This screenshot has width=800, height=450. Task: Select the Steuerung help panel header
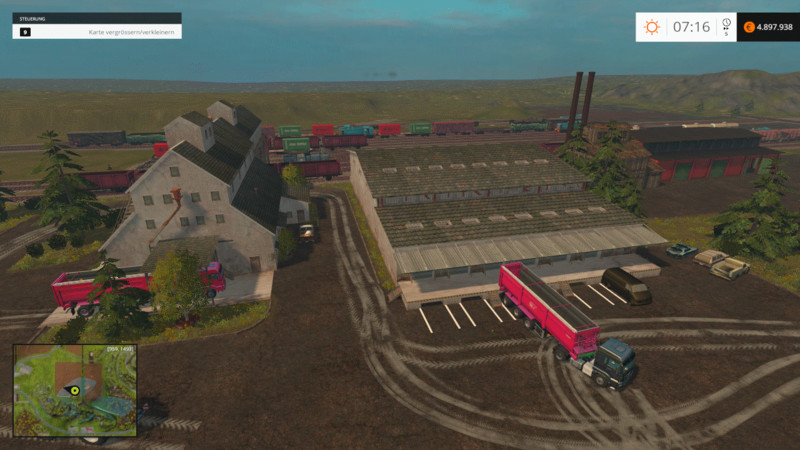tap(96, 18)
